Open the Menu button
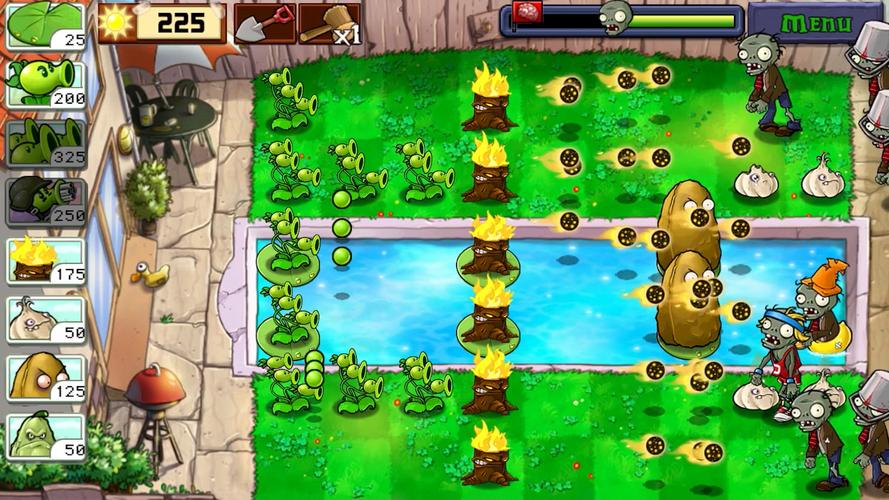This screenshot has height=500, width=889. coord(816,22)
